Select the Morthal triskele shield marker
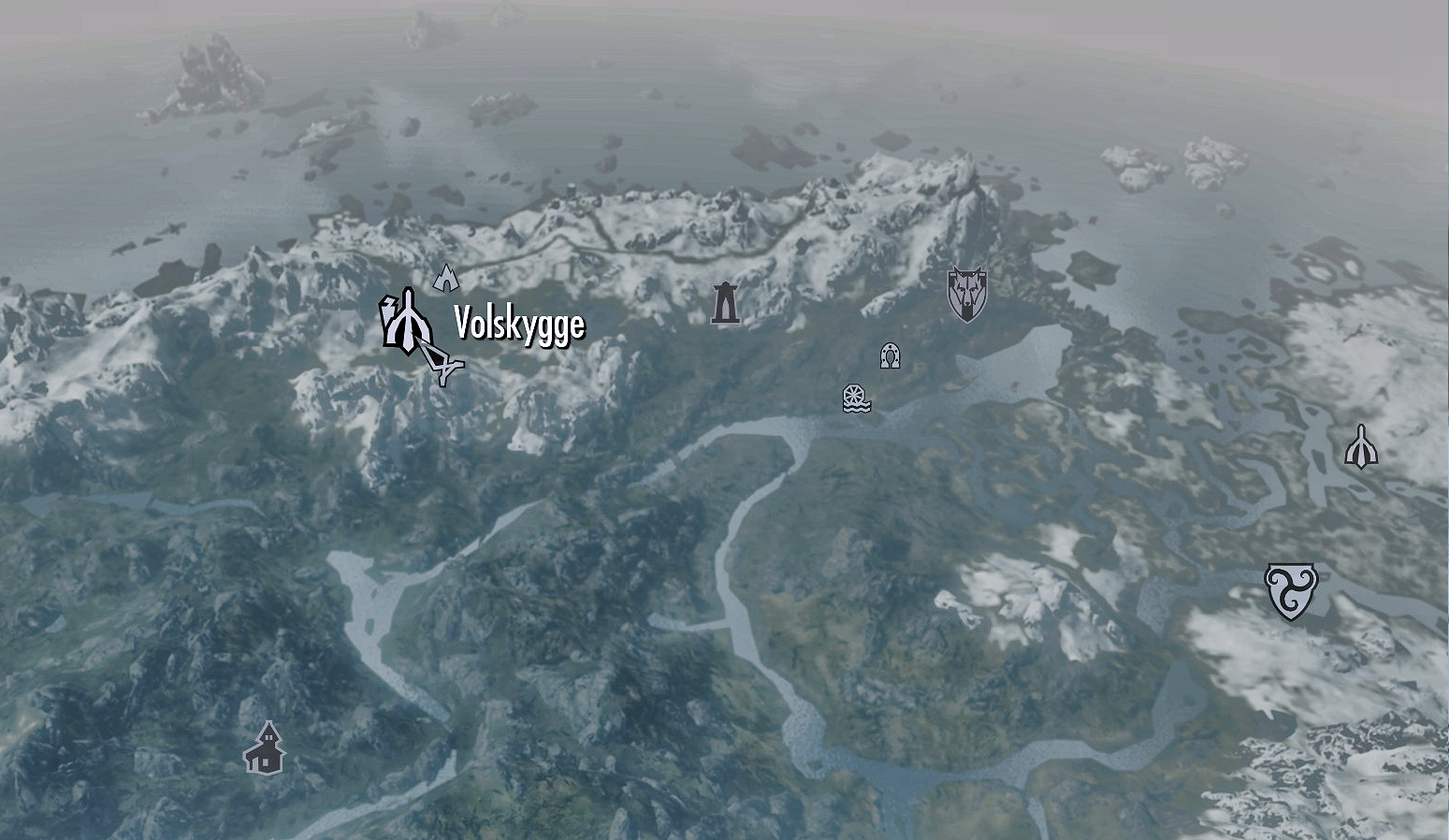 [1290, 589]
